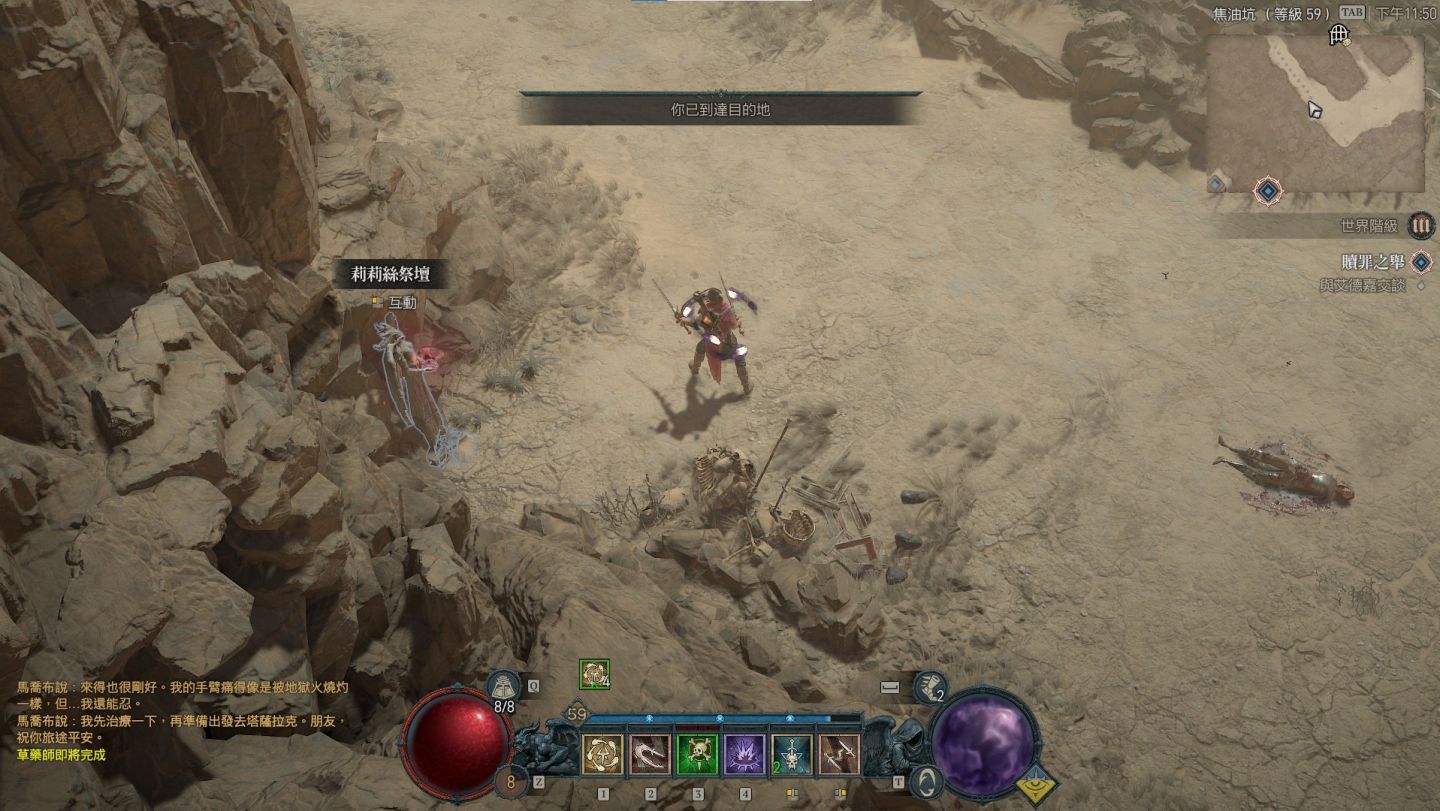
Task: Select the yellow eye diamond icon
Action: pyautogui.click(x=1037, y=785)
